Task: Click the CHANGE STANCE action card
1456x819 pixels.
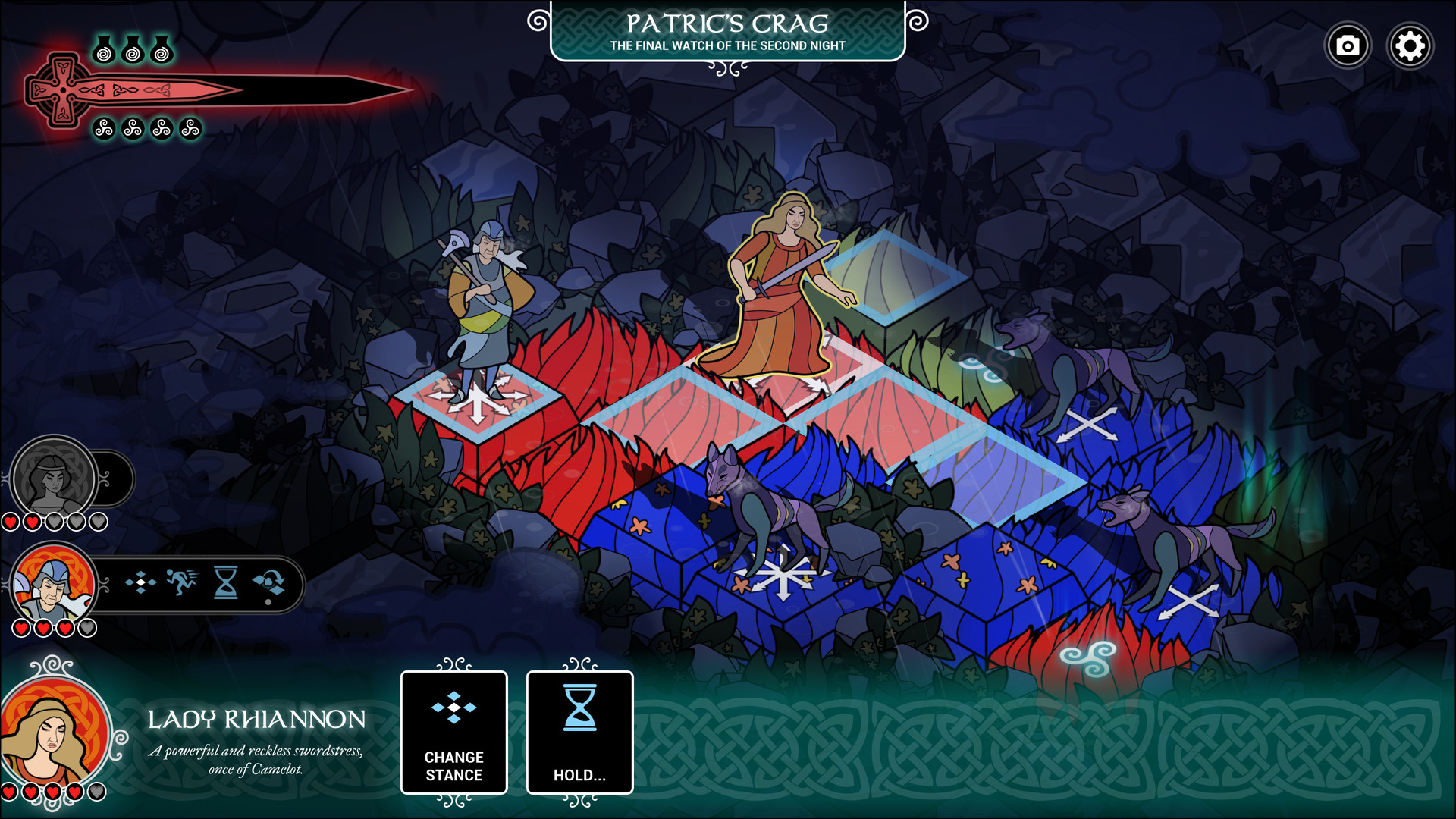Action: pos(453,732)
